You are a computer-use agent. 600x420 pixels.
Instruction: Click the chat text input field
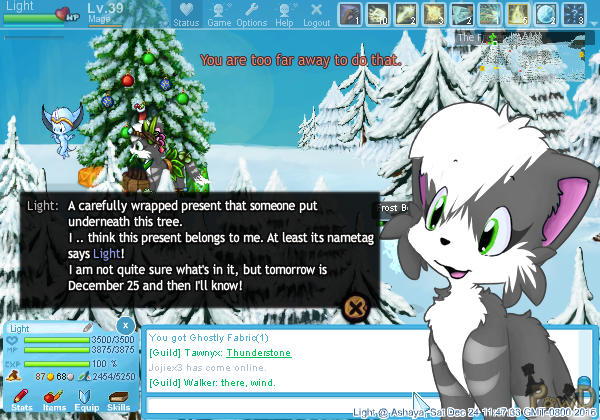(280, 405)
